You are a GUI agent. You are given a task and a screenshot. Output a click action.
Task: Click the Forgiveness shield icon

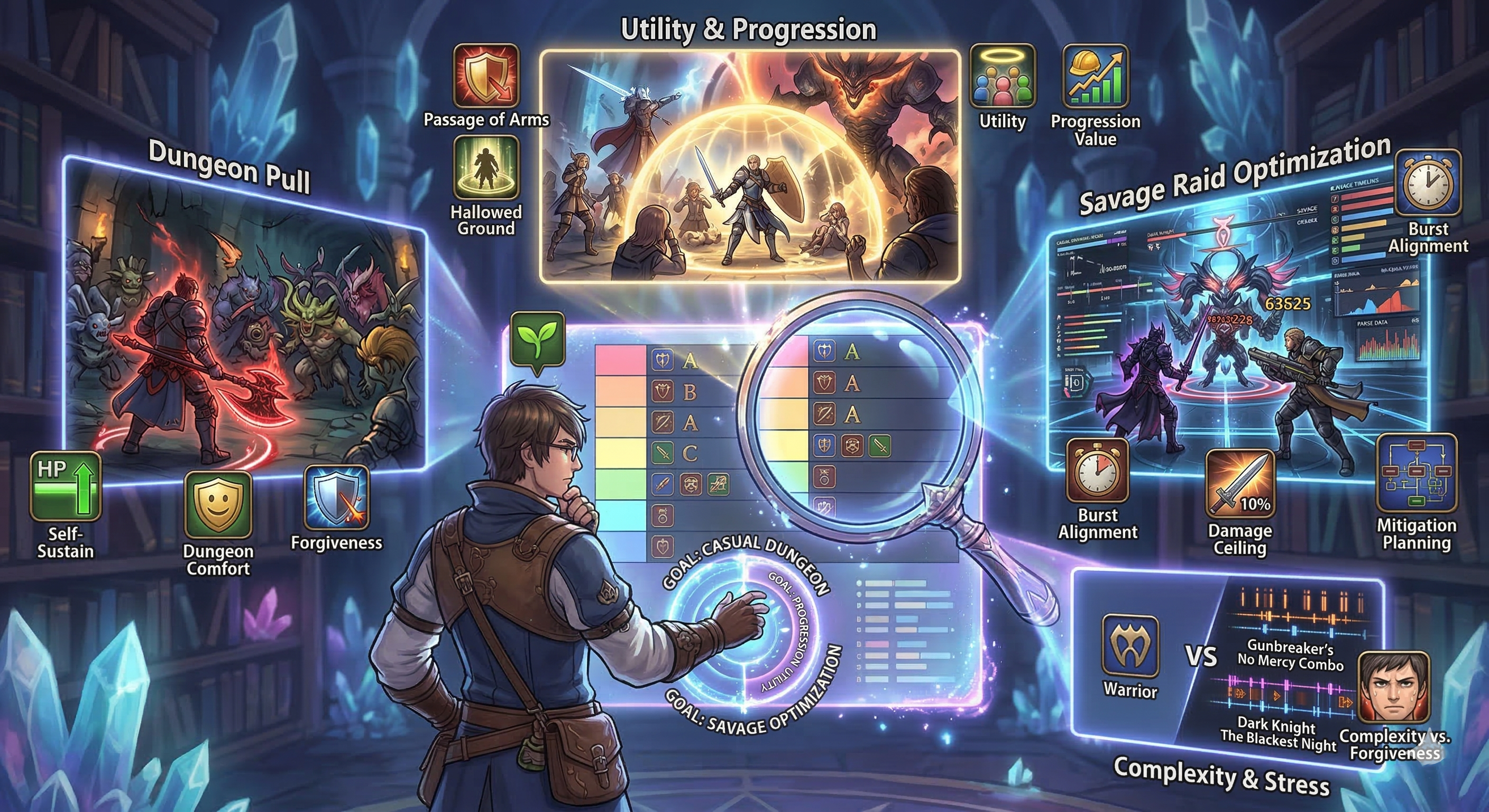pyautogui.click(x=336, y=498)
